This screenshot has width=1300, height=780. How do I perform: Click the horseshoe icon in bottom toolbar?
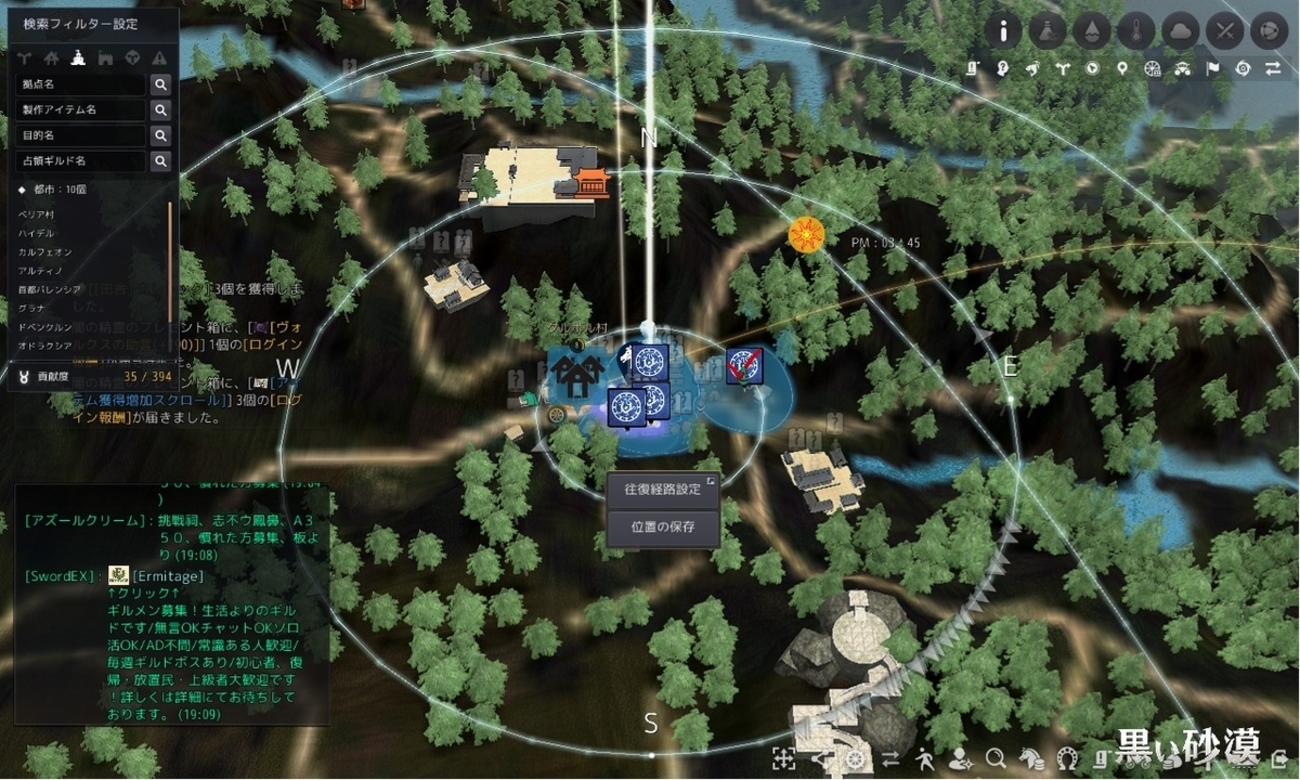(x=1066, y=757)
